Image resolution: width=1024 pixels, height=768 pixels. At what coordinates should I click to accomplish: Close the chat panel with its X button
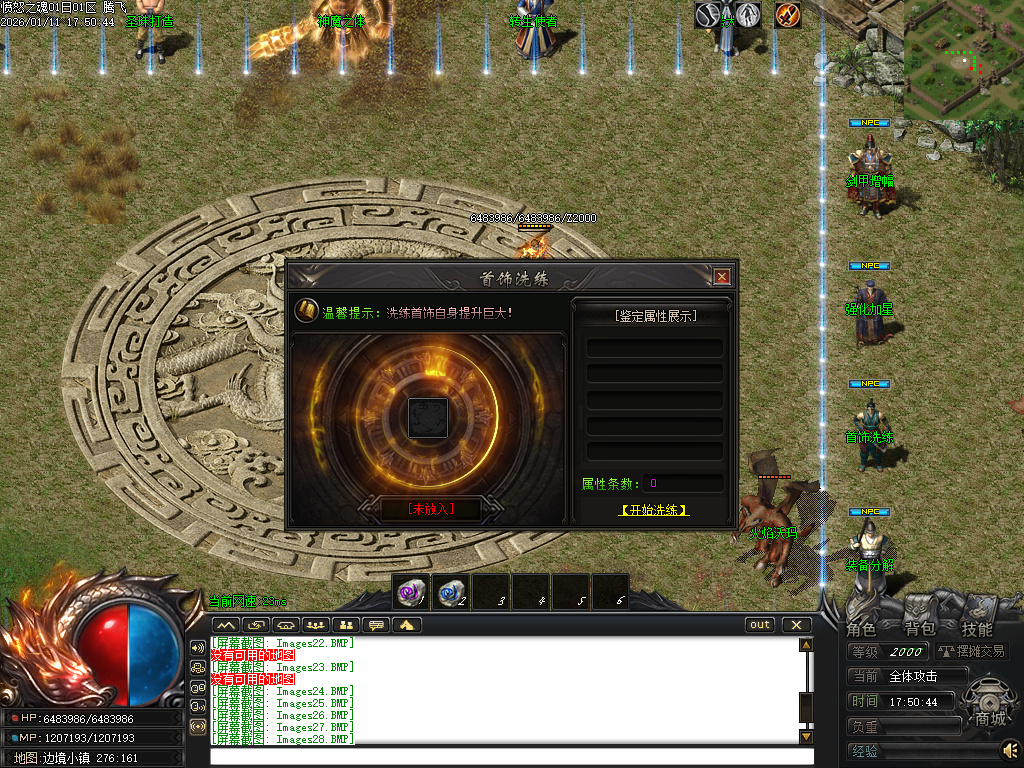click(796, 625)
